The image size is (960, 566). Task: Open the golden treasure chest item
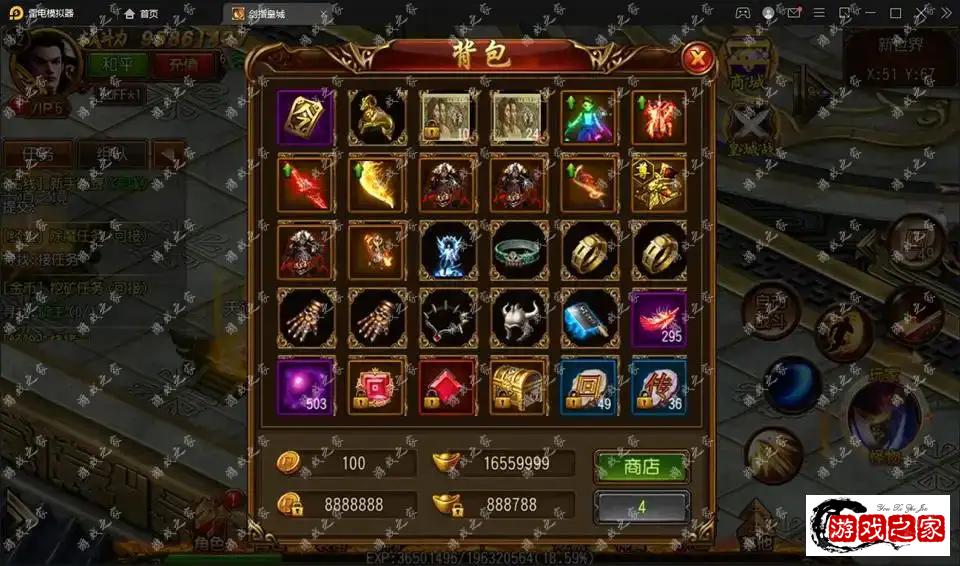pyautogui.click(x=518, y=385)
